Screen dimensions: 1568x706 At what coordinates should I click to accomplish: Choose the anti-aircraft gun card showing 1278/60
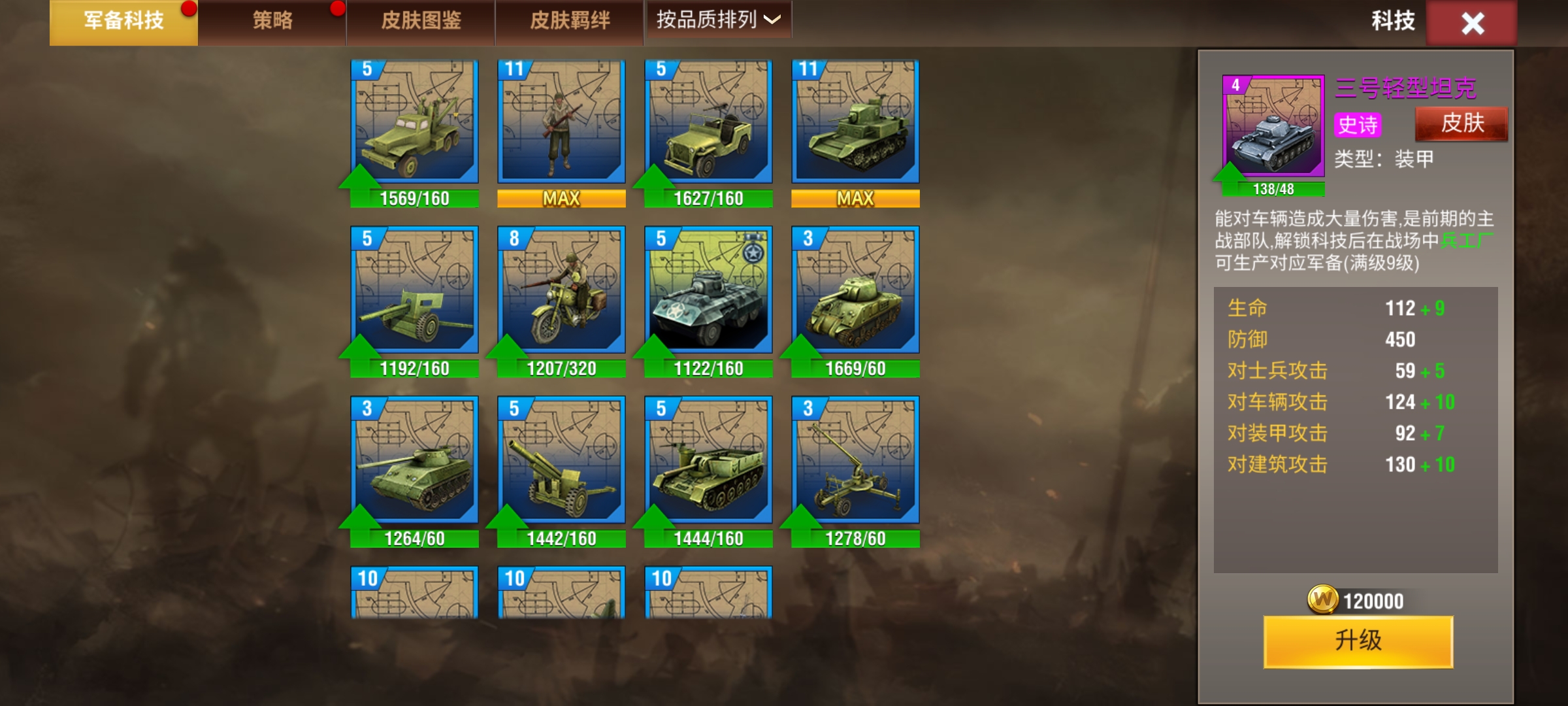[x=855, y=461]
